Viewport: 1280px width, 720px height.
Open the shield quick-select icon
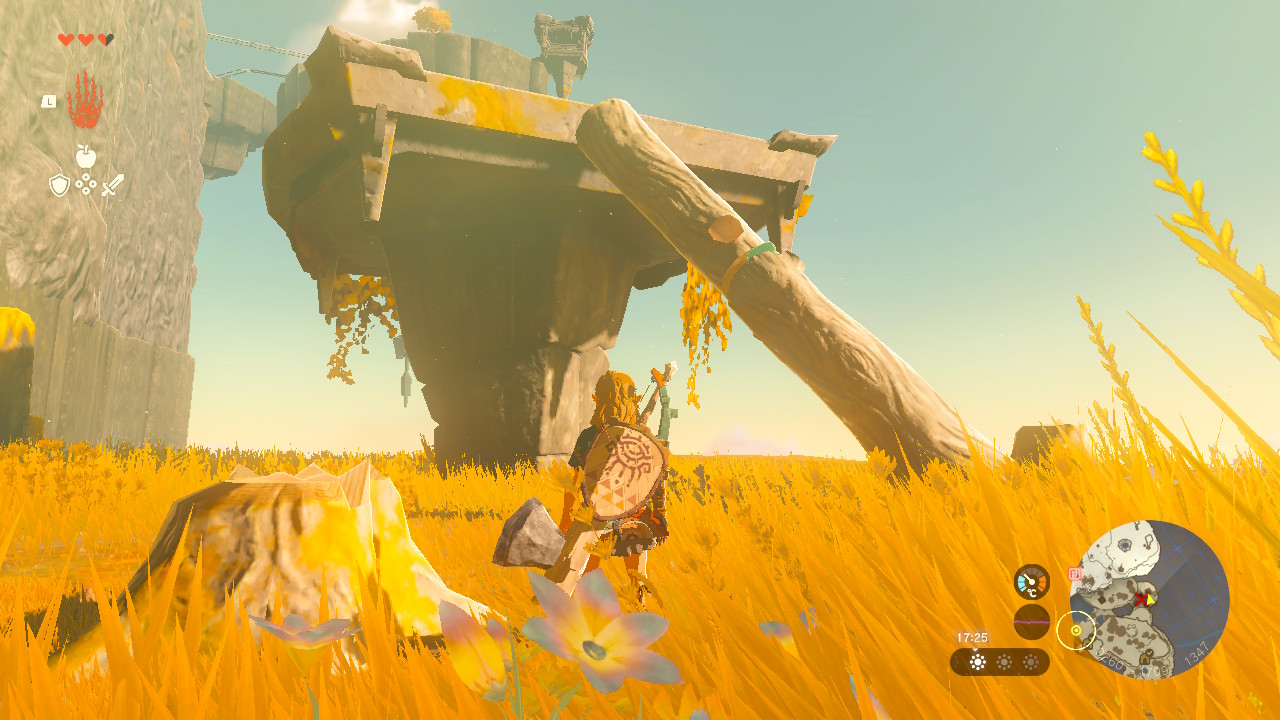[59, 185]
